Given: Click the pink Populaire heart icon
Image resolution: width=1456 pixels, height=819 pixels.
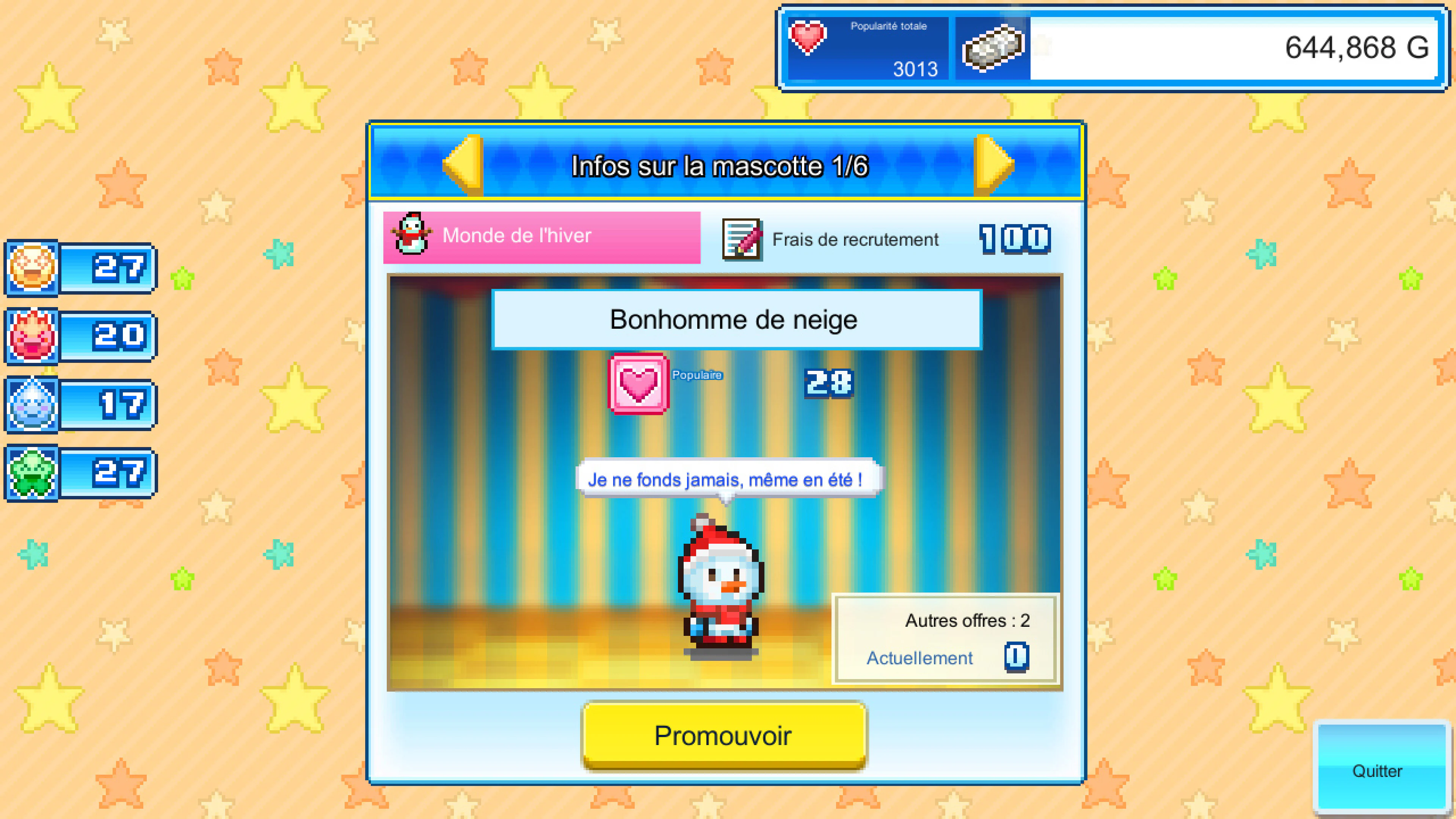Looking at the screenshot, I should pos(637,383).
